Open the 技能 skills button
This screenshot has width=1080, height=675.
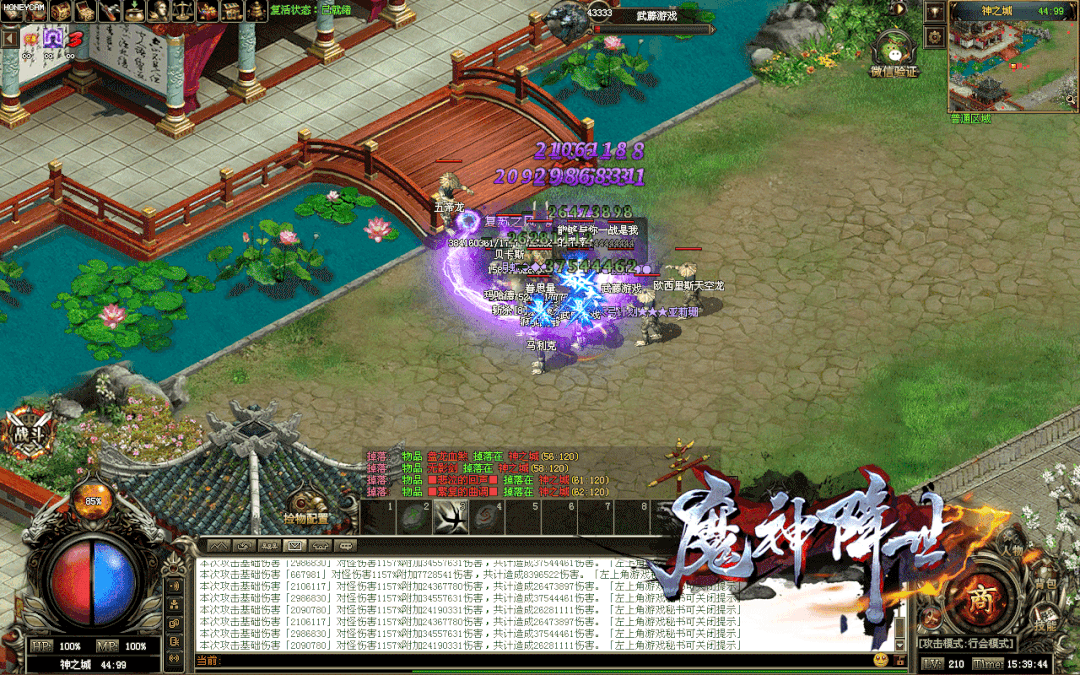(x=1046, y=623)
